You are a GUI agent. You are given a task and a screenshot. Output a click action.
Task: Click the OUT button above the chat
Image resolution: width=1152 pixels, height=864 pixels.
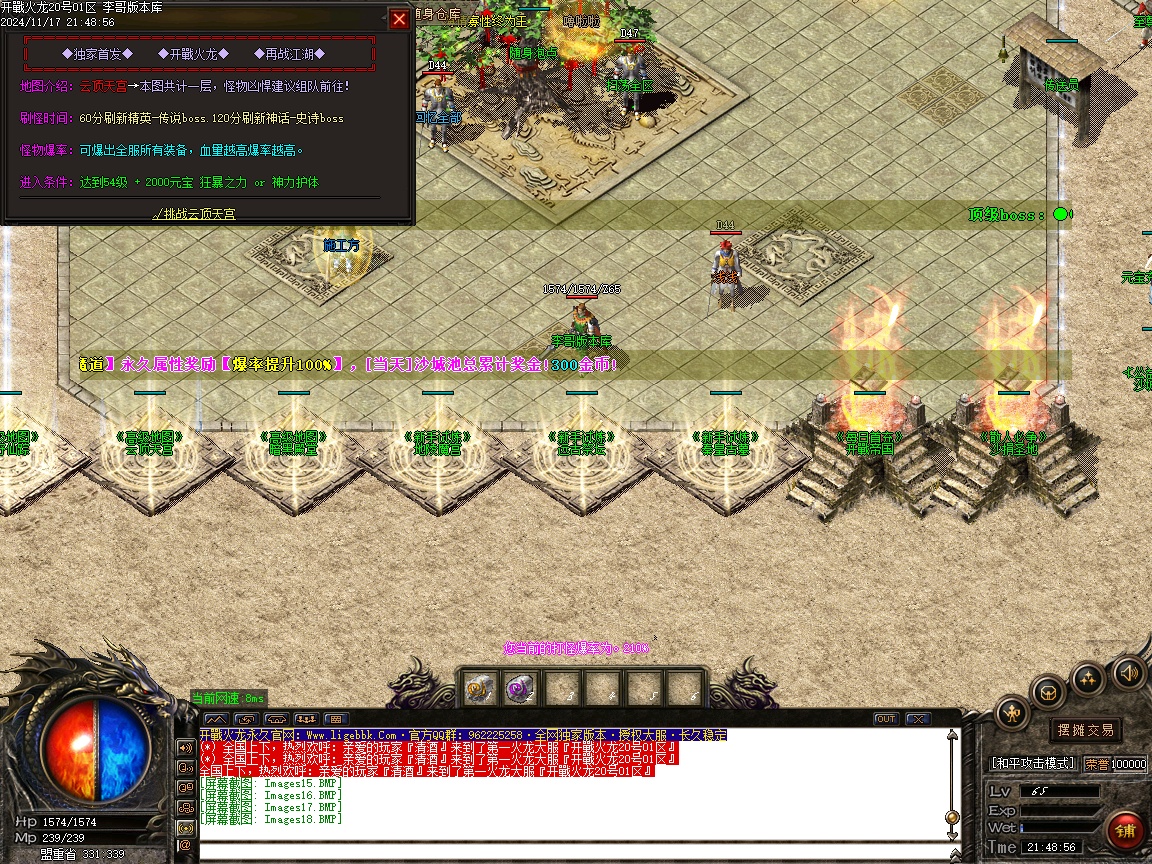886,719
